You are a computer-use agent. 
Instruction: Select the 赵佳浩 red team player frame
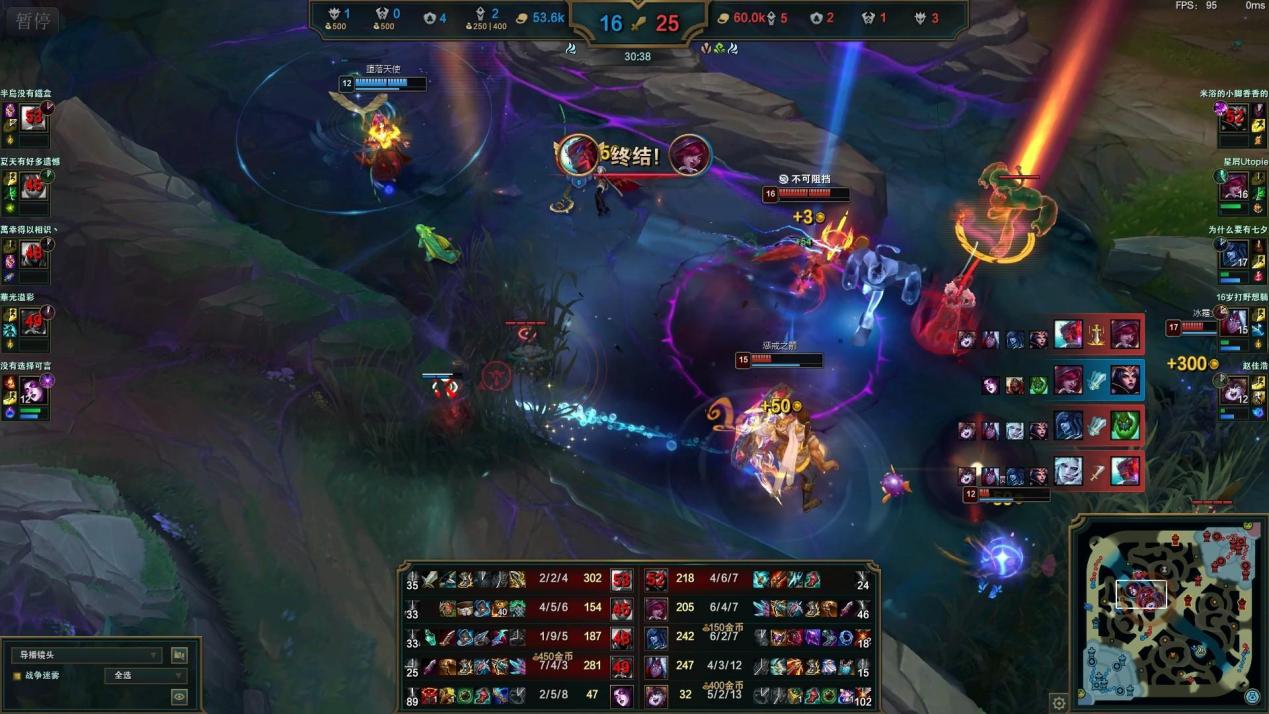[1240, 392]
